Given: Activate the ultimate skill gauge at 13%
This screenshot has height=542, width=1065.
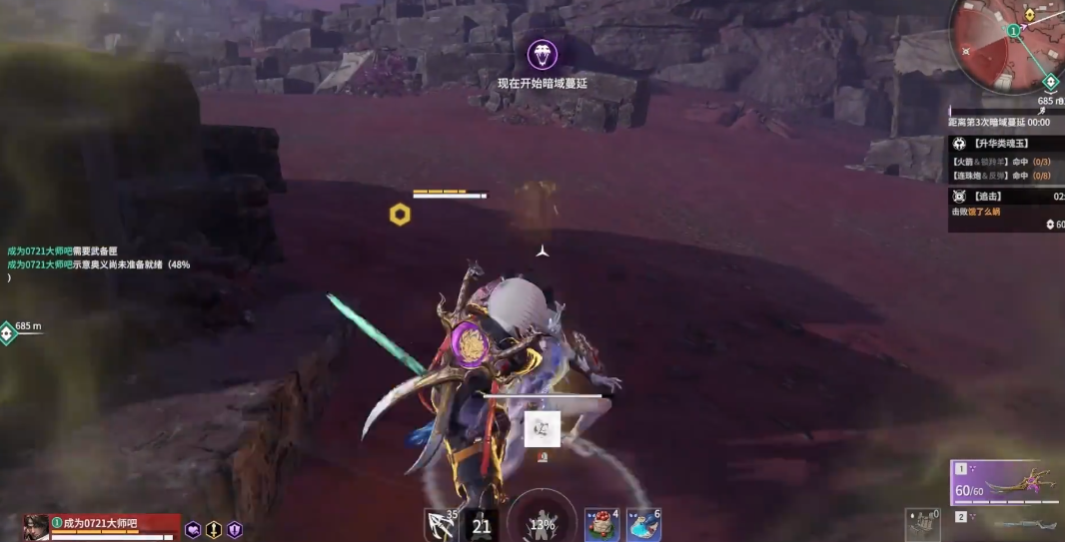Looking at the screenshot, I should coord(541,521).
